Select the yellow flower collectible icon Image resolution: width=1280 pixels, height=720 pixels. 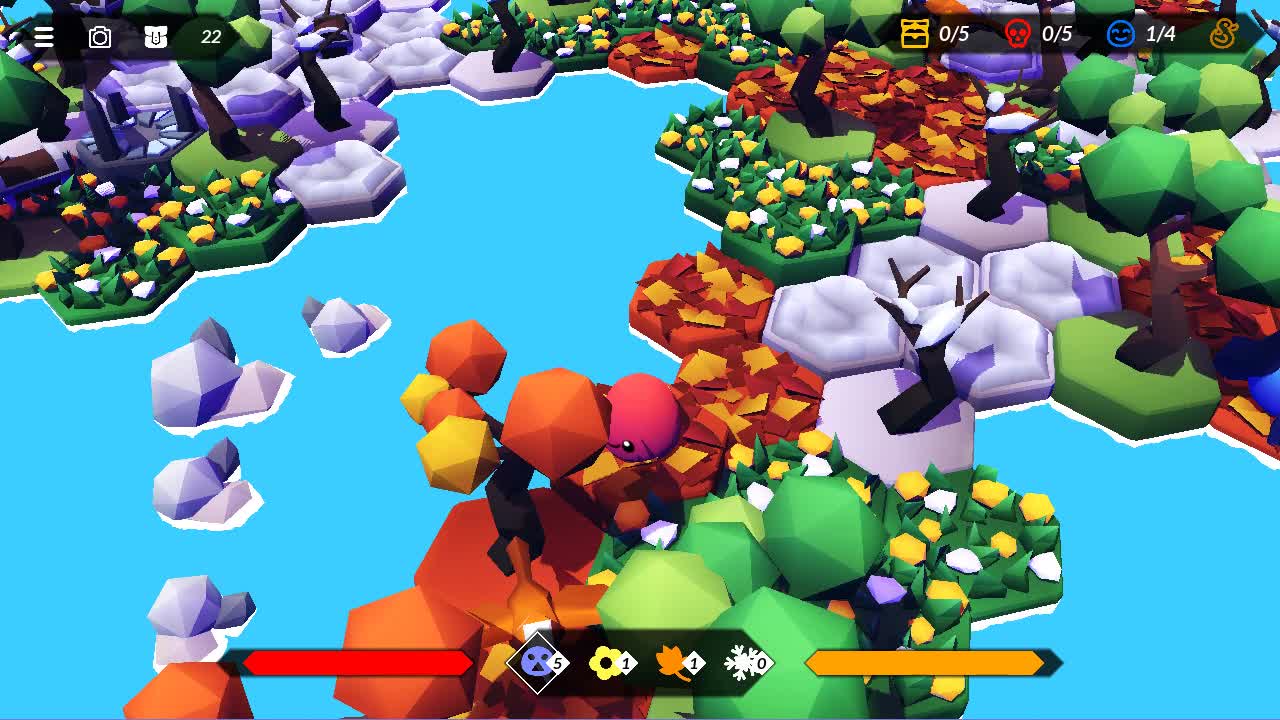[x=605, y=662]
